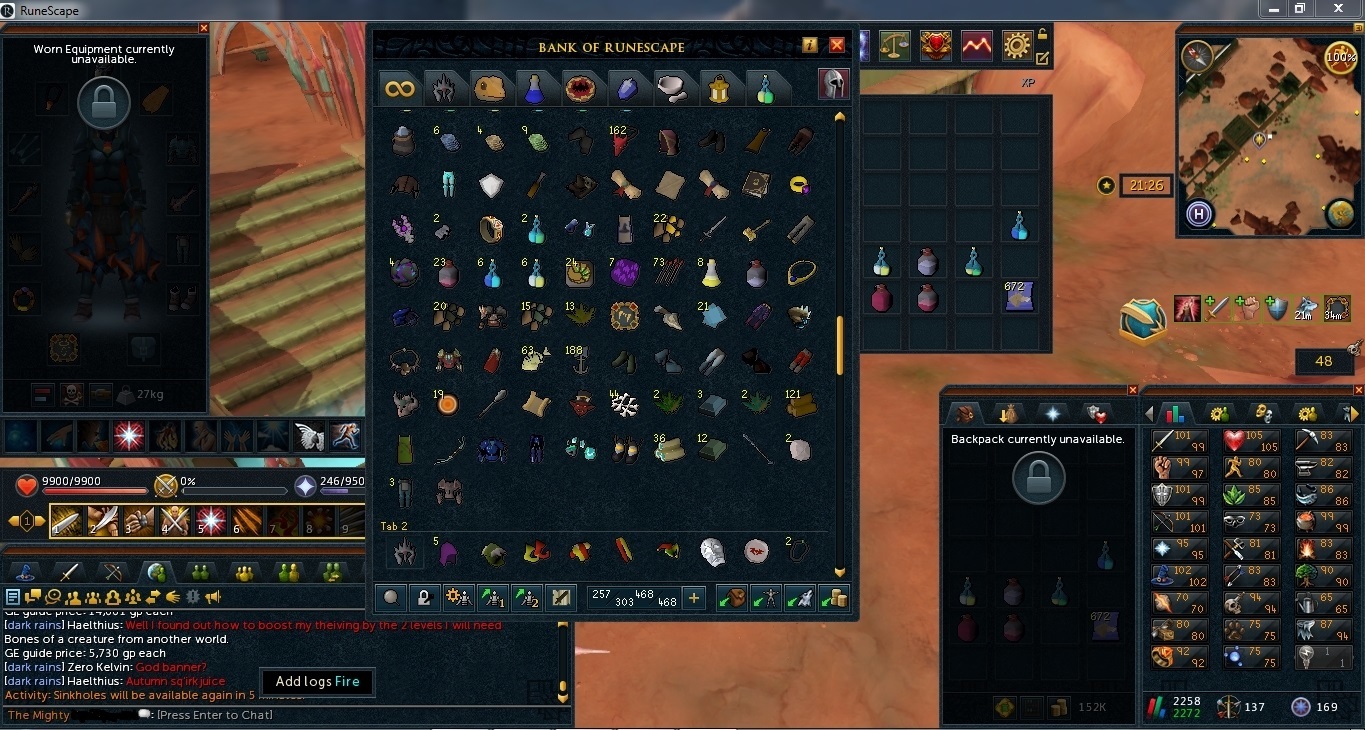Click the Add logs Fire button
This screenshot has height=730, width=1365.
317,682
